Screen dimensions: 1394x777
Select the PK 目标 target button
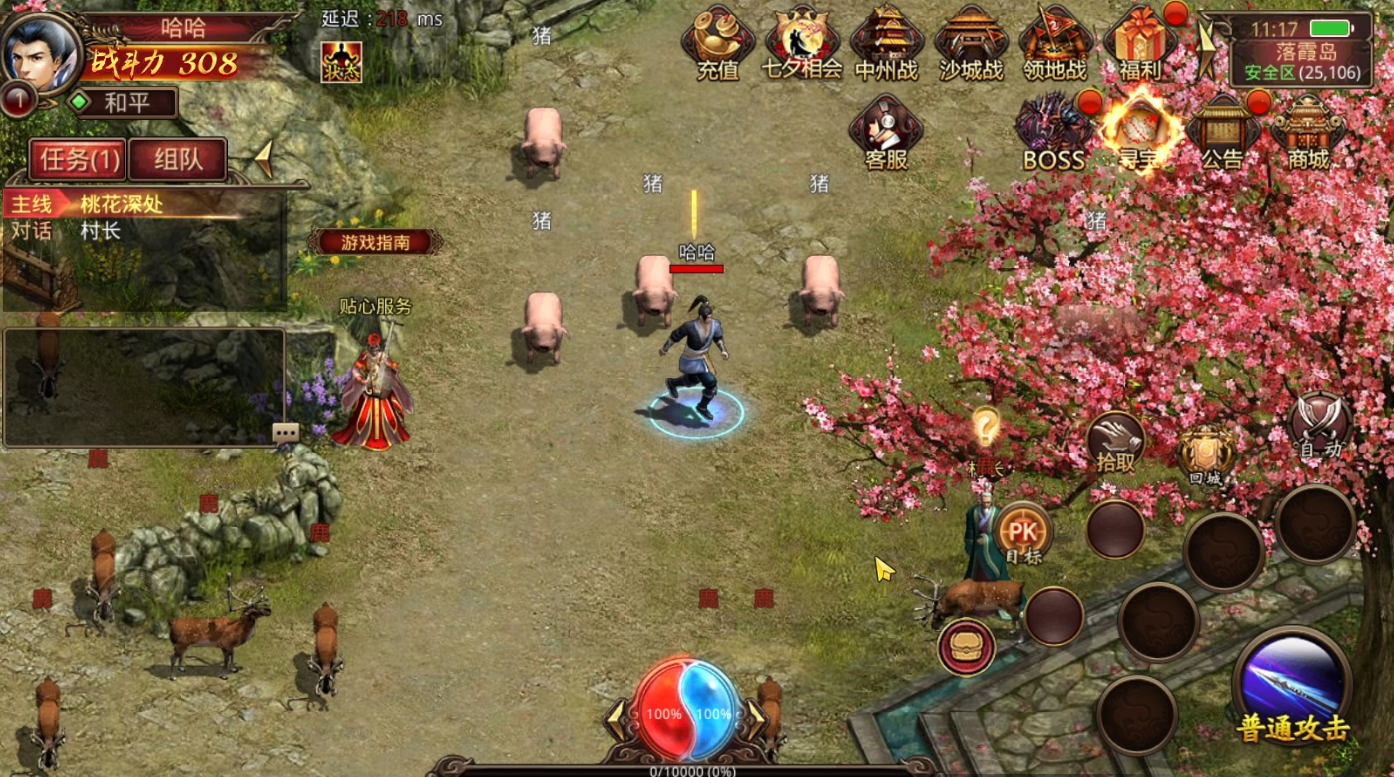click(x=1023, y=535)
